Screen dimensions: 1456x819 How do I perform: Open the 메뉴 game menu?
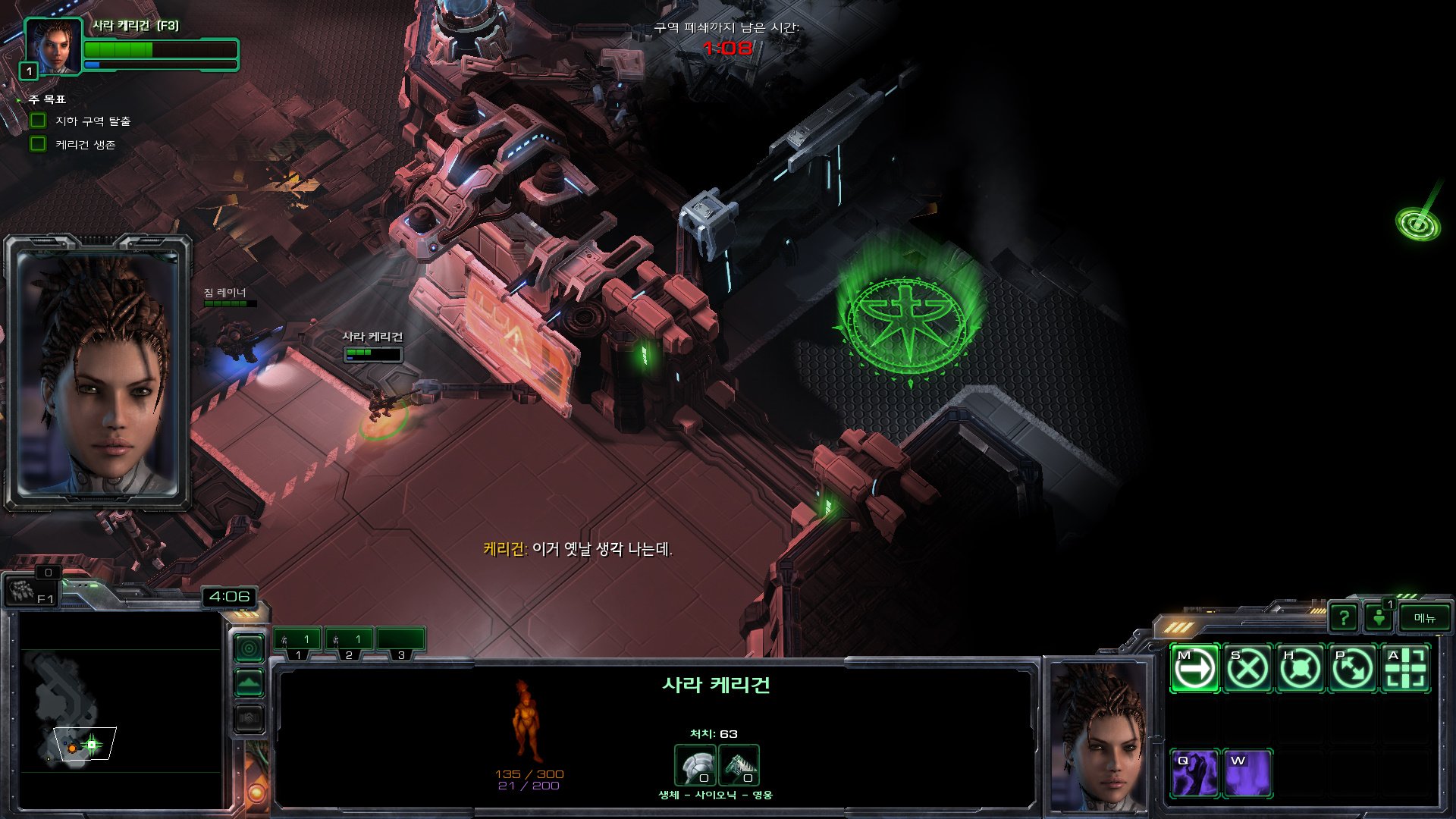tap(1425, 618)
